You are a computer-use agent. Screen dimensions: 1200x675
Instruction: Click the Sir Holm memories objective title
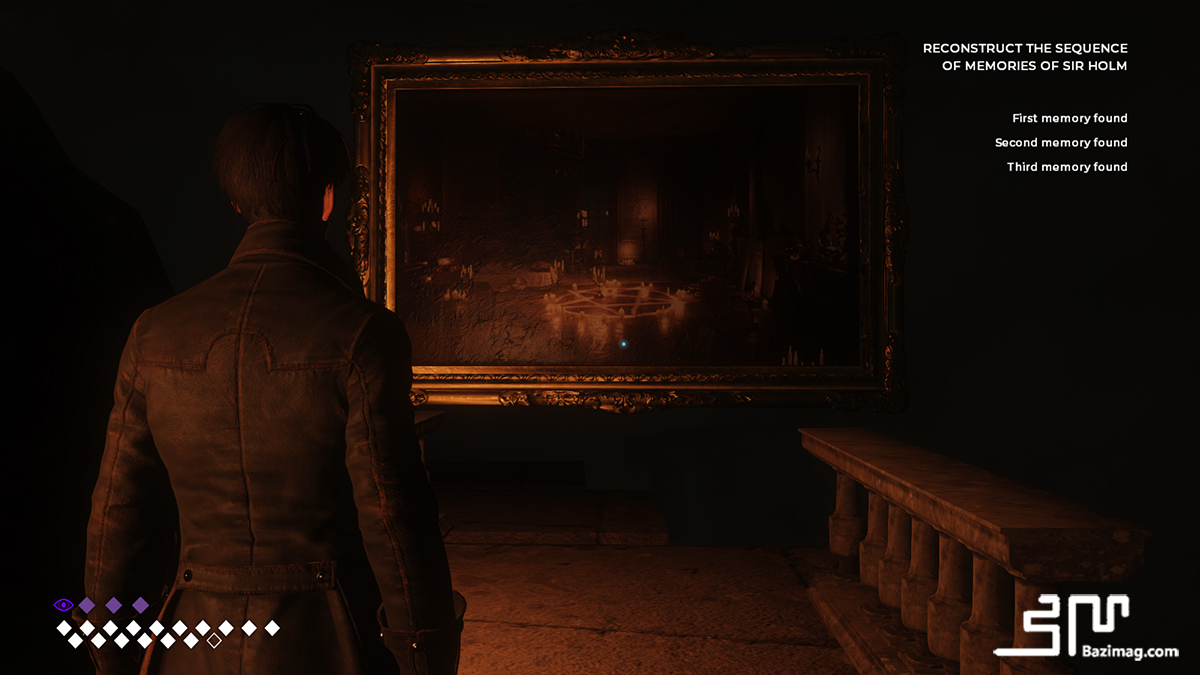[1025, 57]
